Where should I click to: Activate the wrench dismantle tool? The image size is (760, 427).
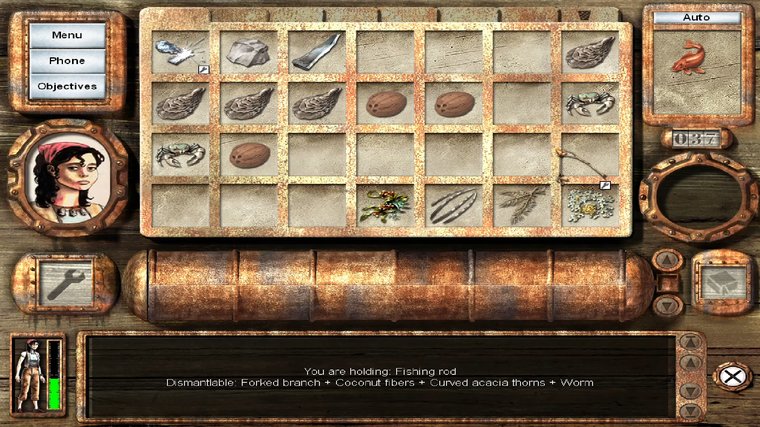(65, 284)
